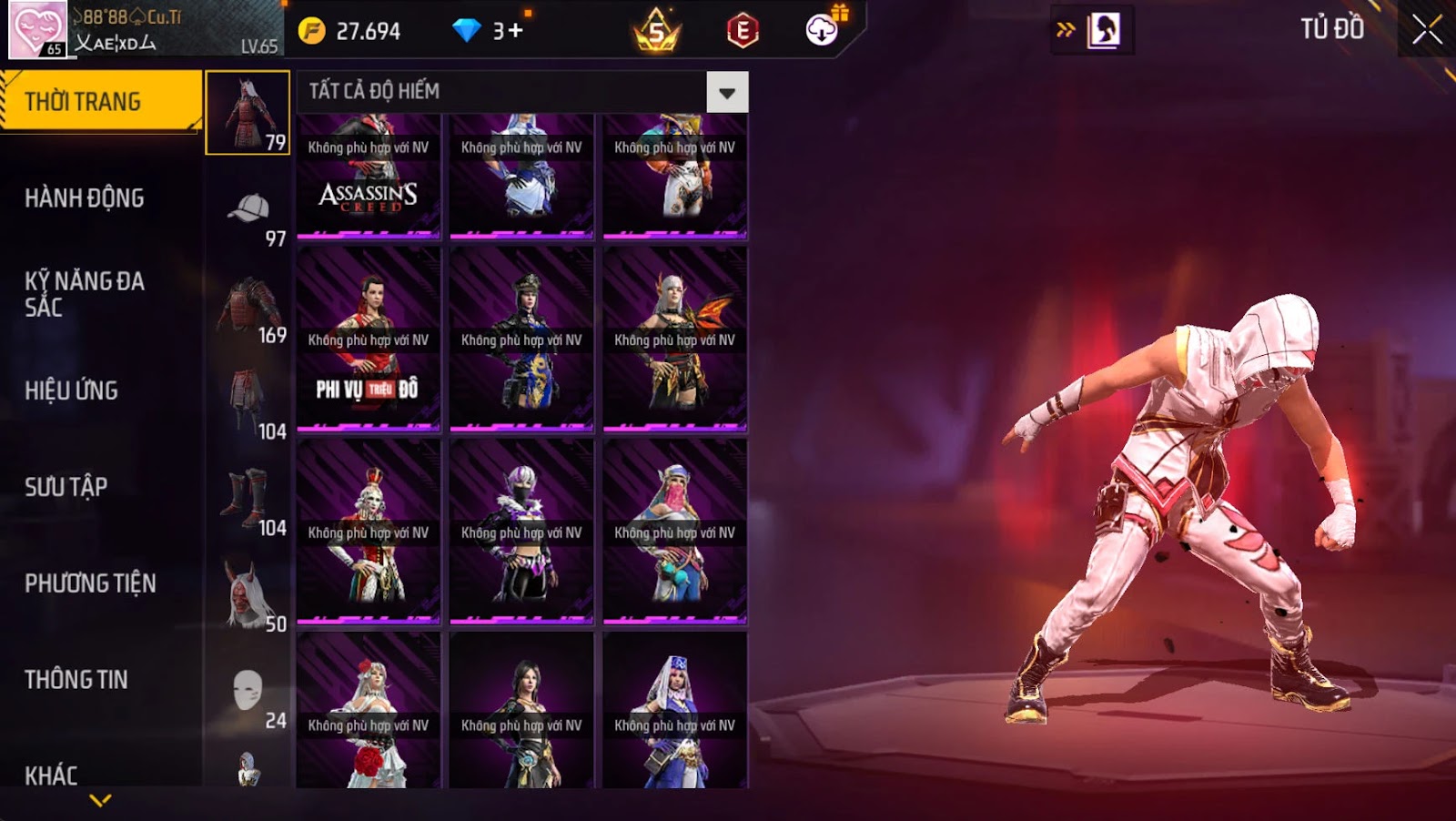Select the butterfly-winged outfit thumbnail
Image resolution: width=1456 pixels, height=821 pixels.
click(674, 339)
